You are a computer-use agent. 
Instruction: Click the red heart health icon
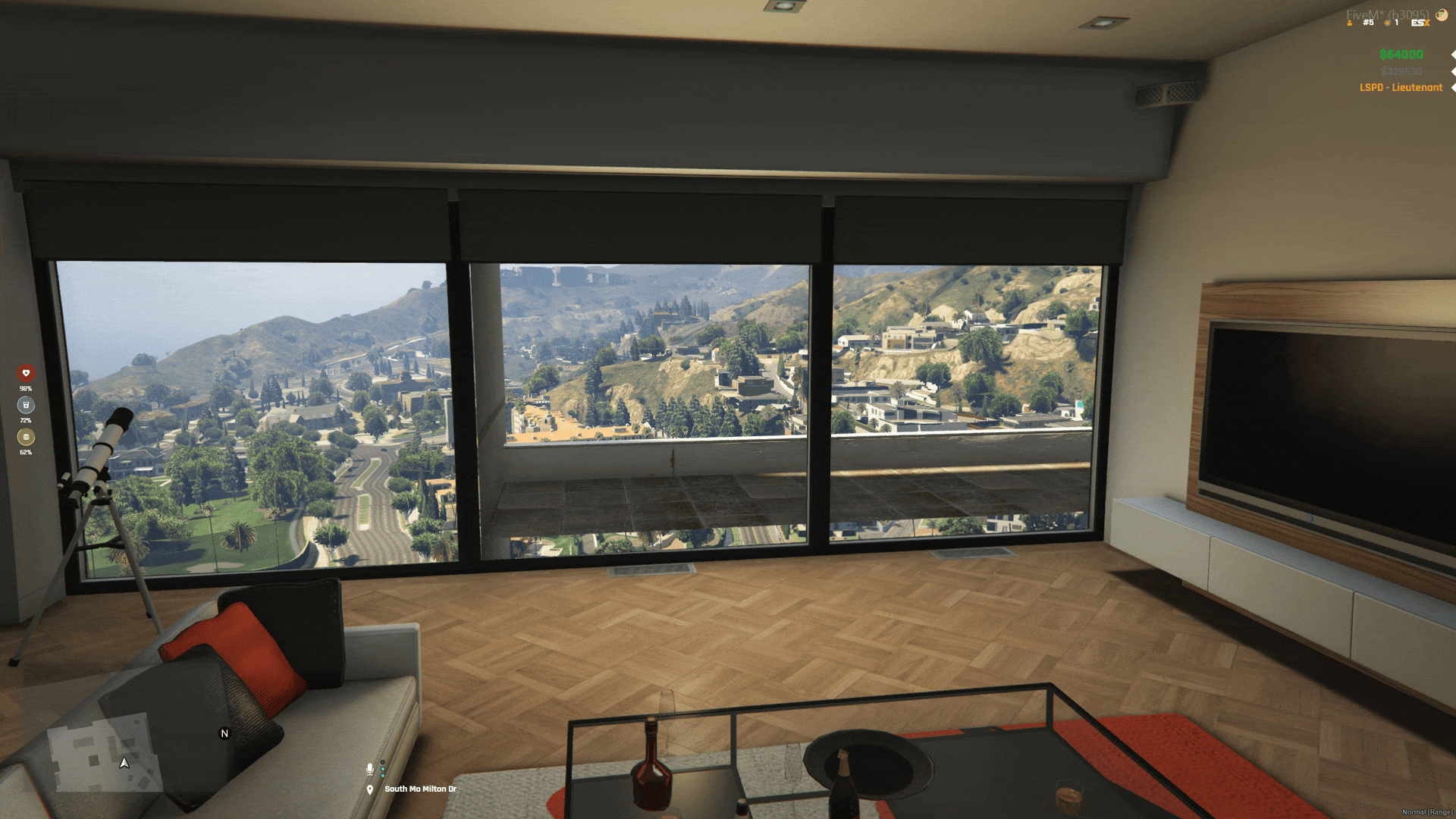point(25,373)
